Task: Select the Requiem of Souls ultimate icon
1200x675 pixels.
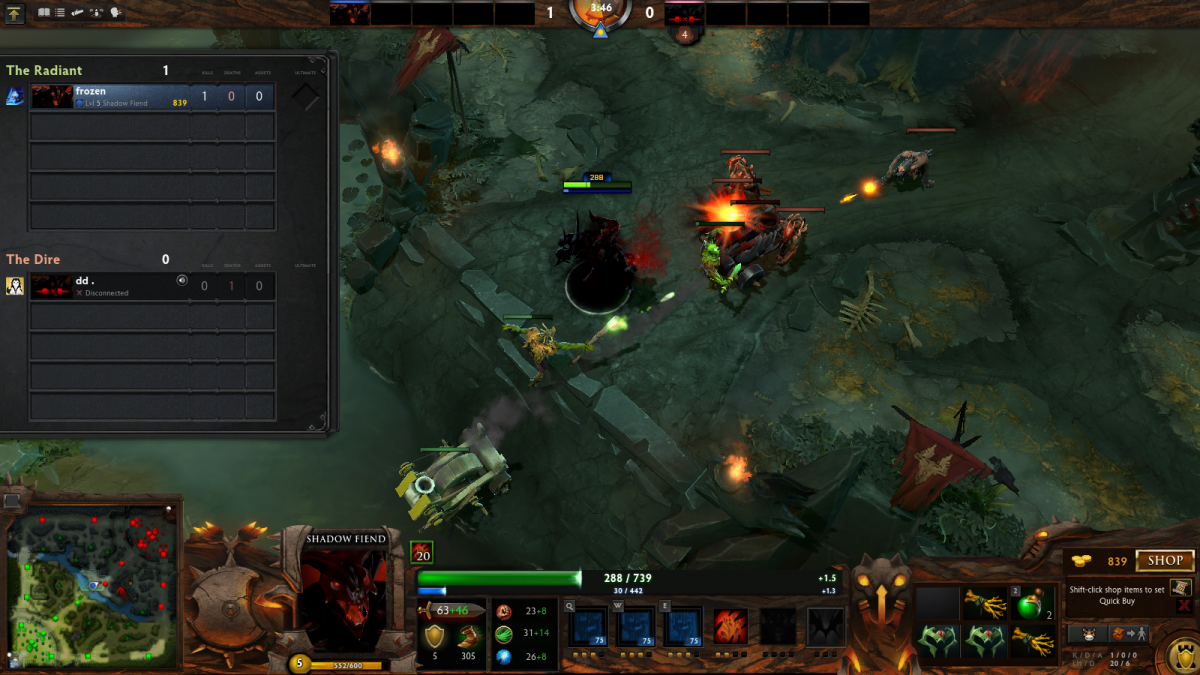Action: coord(826,627)
